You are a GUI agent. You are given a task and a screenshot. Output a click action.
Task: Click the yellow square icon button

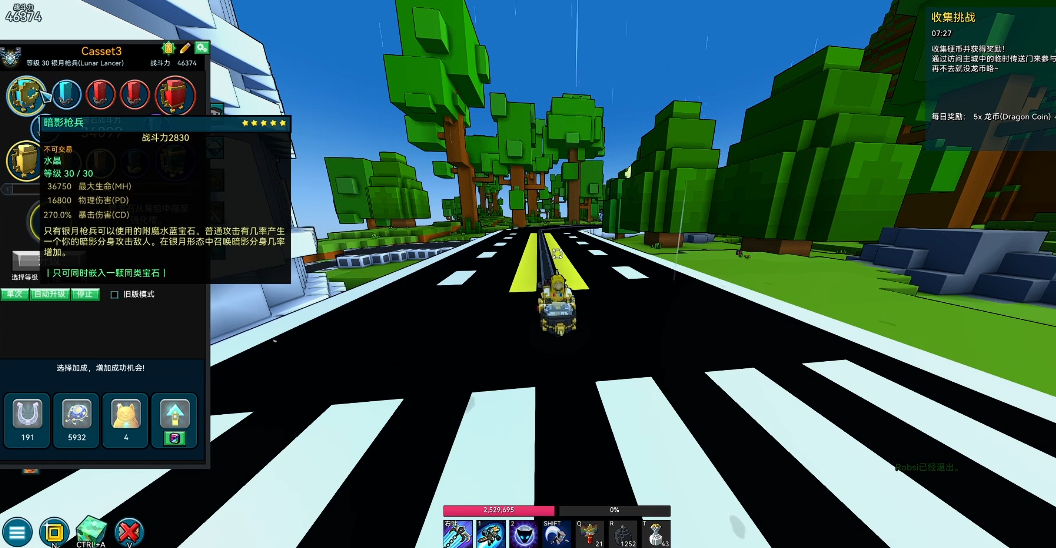pyautogui.click(x=54, y=531)
